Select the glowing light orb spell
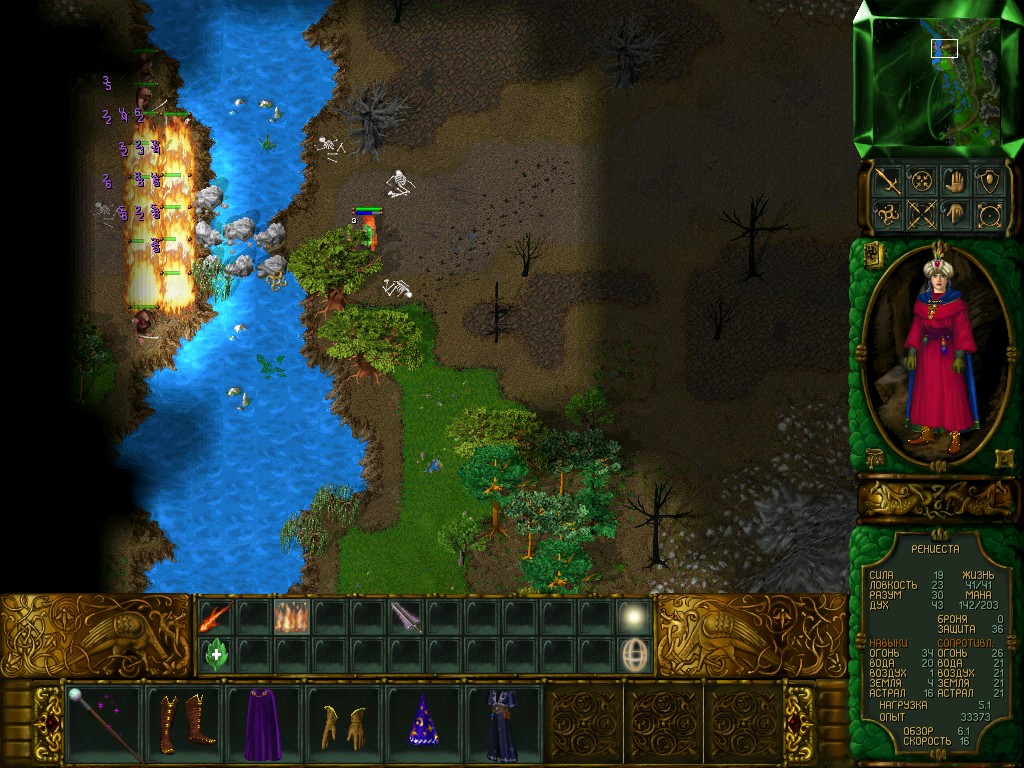This screenshot has height=768, width=1024. [633, 617]
